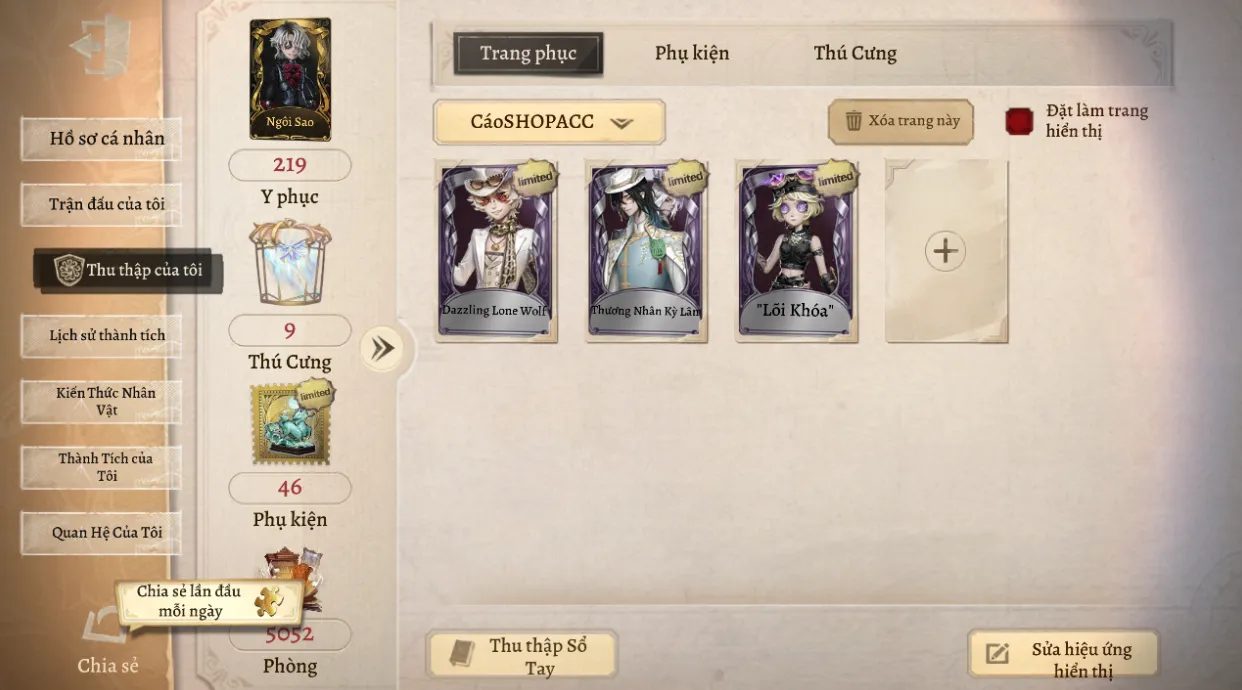Switch to the Thú Cưng tab
Image resolution: width=1242 pixels, height=690 pixels.
pyautogui.click(x=855, y=53)
